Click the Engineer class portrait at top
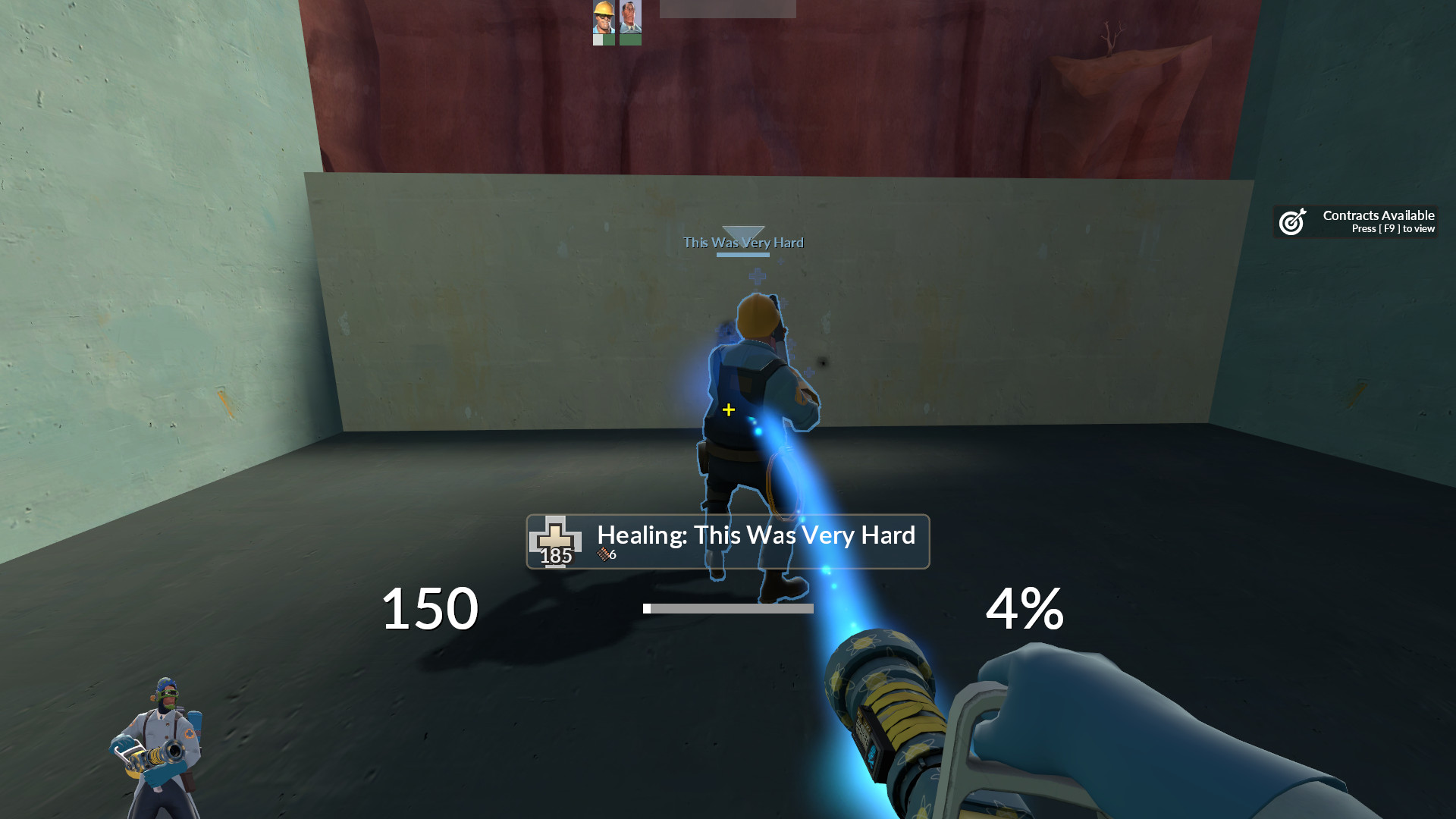This screenshot has height=819, width=1456. pyautogui.click(x=603, y=17)
